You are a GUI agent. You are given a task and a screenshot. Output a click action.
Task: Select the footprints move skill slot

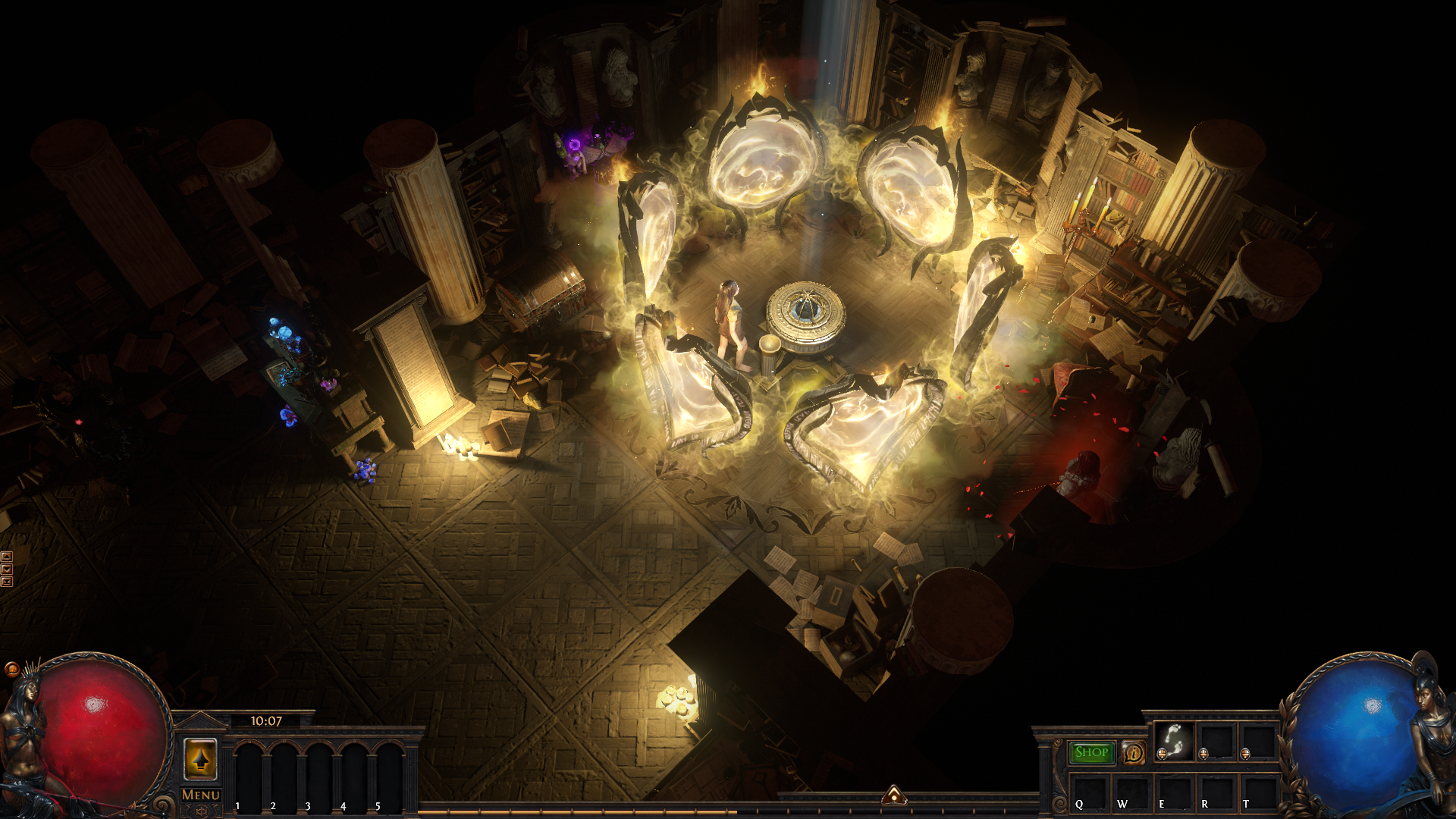point(1174,740)
